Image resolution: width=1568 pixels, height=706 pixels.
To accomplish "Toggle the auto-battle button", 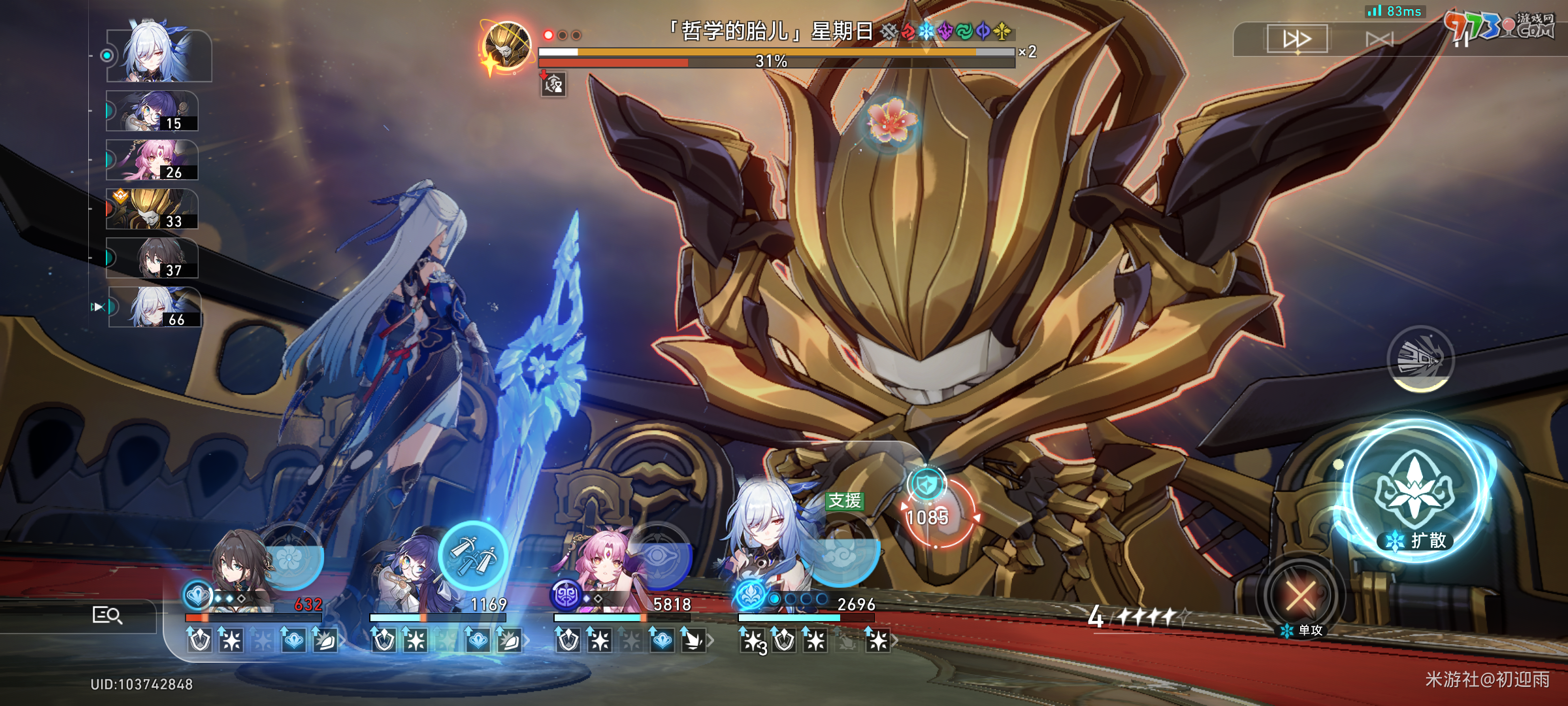I will tap(1379, 40).
